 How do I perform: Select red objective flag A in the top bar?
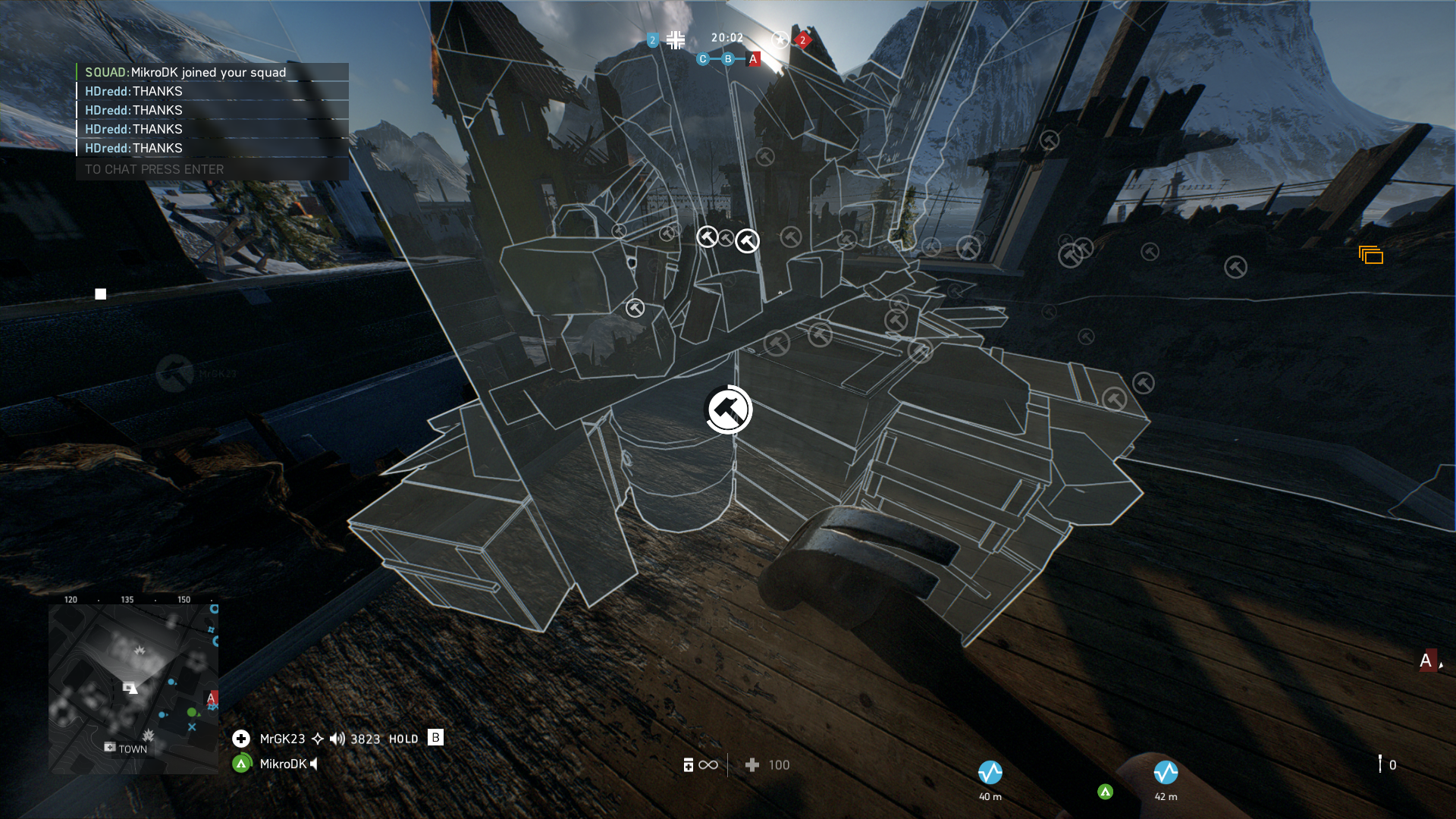pos(753,59)
